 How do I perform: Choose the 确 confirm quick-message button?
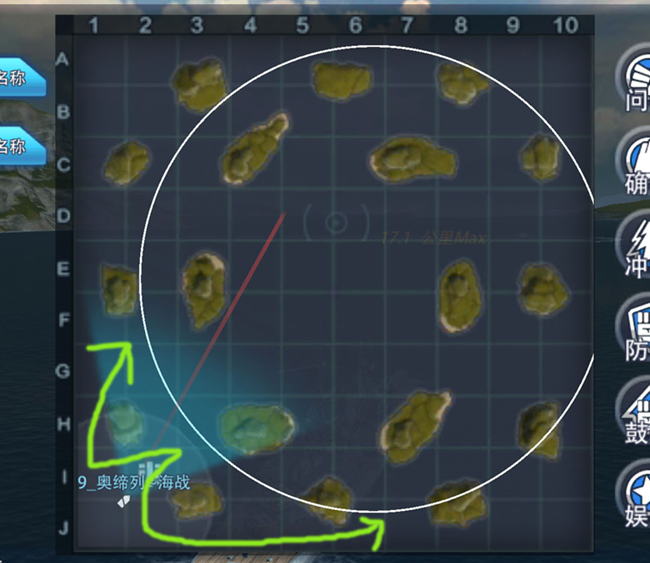[x=634, y=163]
